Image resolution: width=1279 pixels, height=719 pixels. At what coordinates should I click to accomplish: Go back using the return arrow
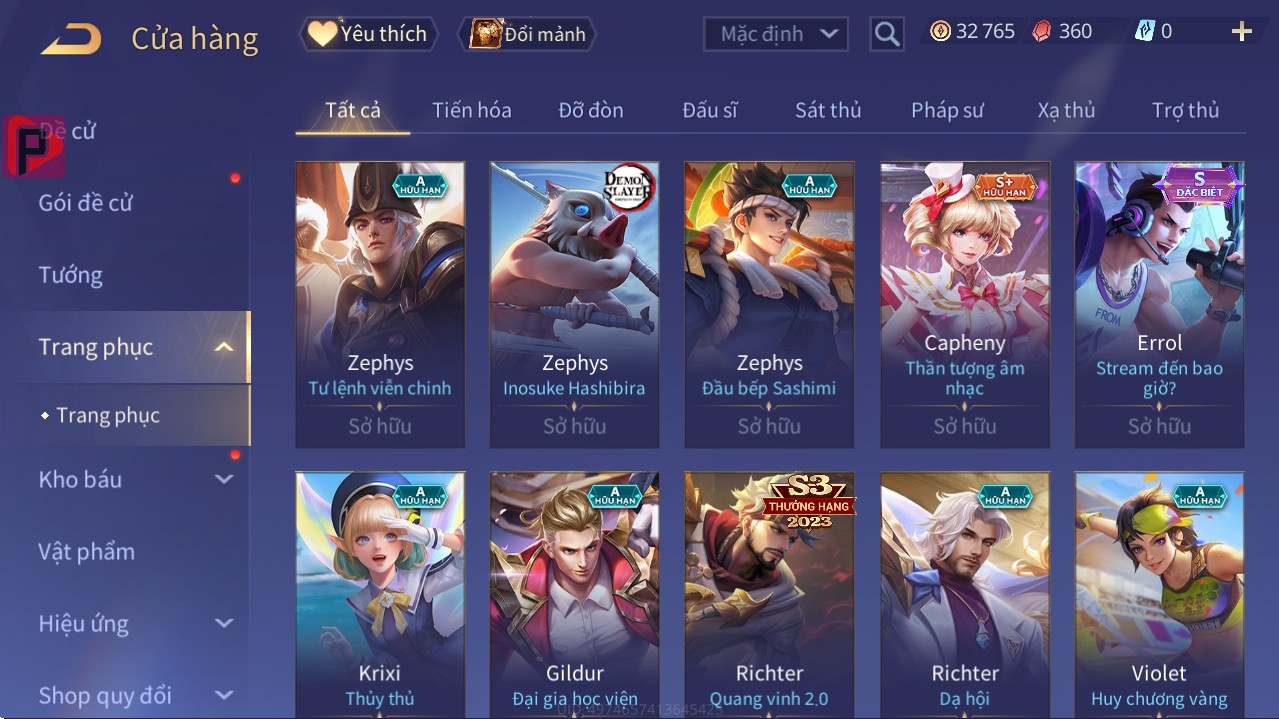(71, 38)
